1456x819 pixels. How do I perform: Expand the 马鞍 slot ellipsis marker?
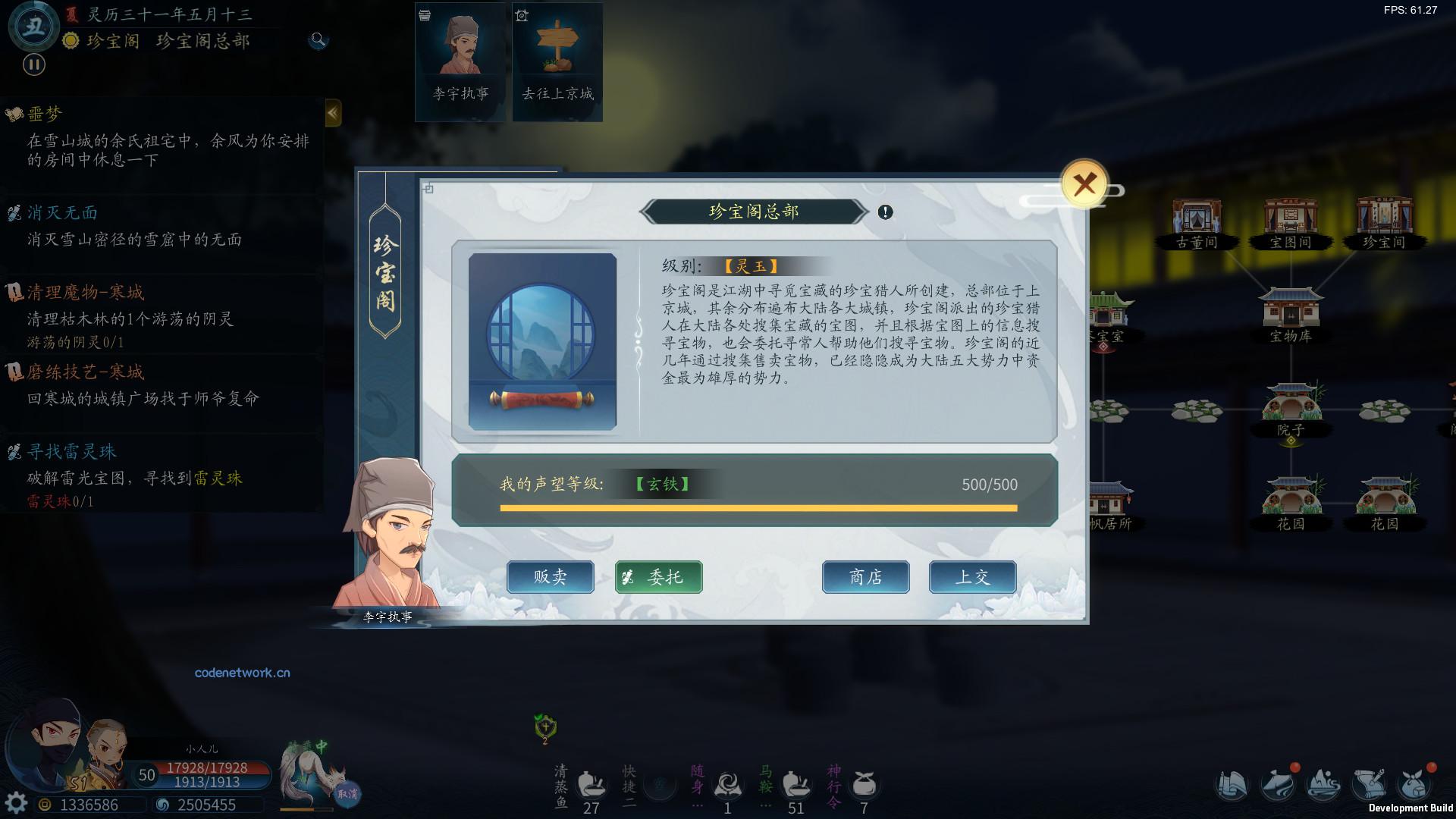point(764,805)
